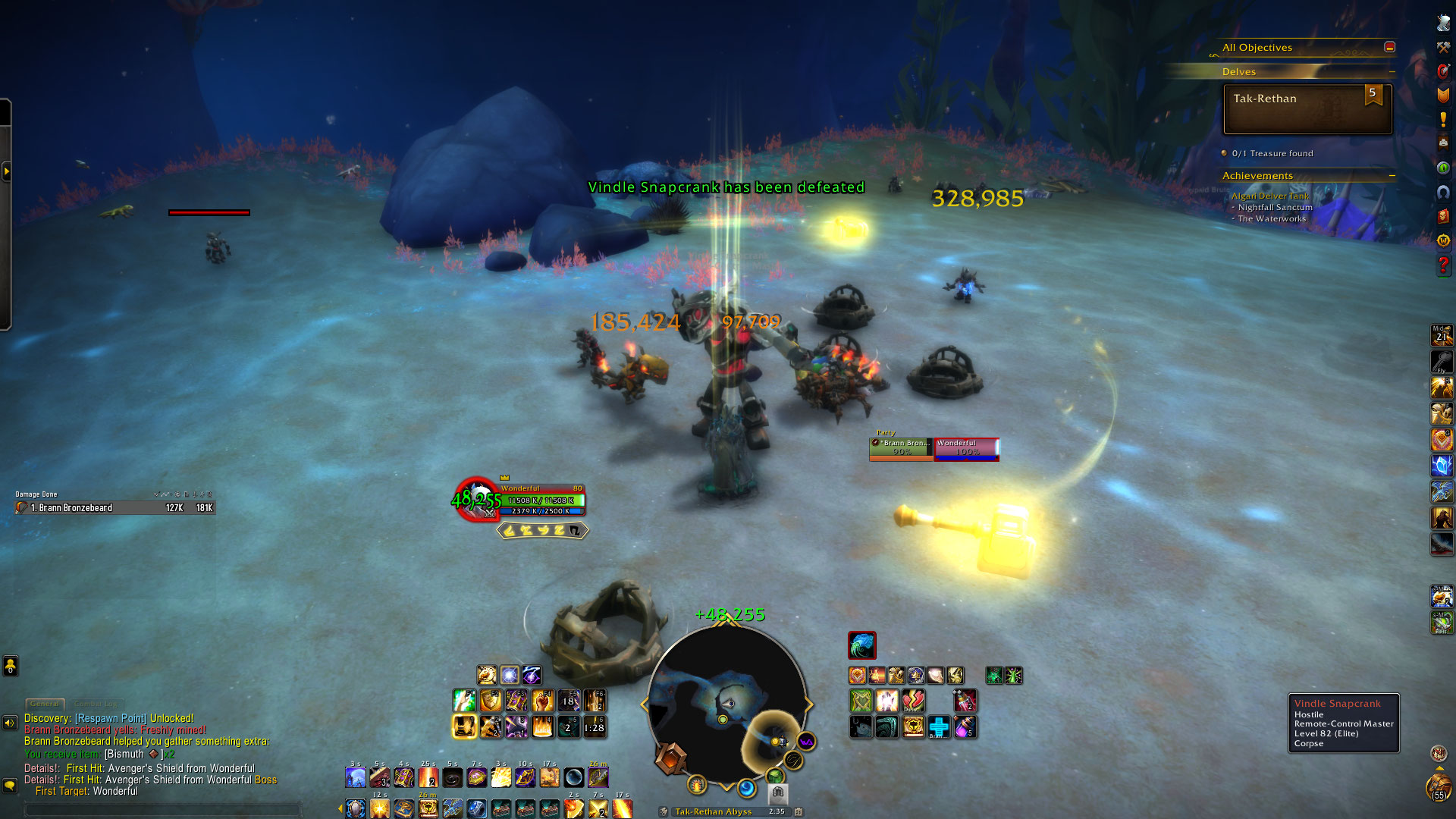This screenshot has width=1456, height=819.
Task: Open the Tak-Rethan delve panel
Action: tap(1307, 109)
